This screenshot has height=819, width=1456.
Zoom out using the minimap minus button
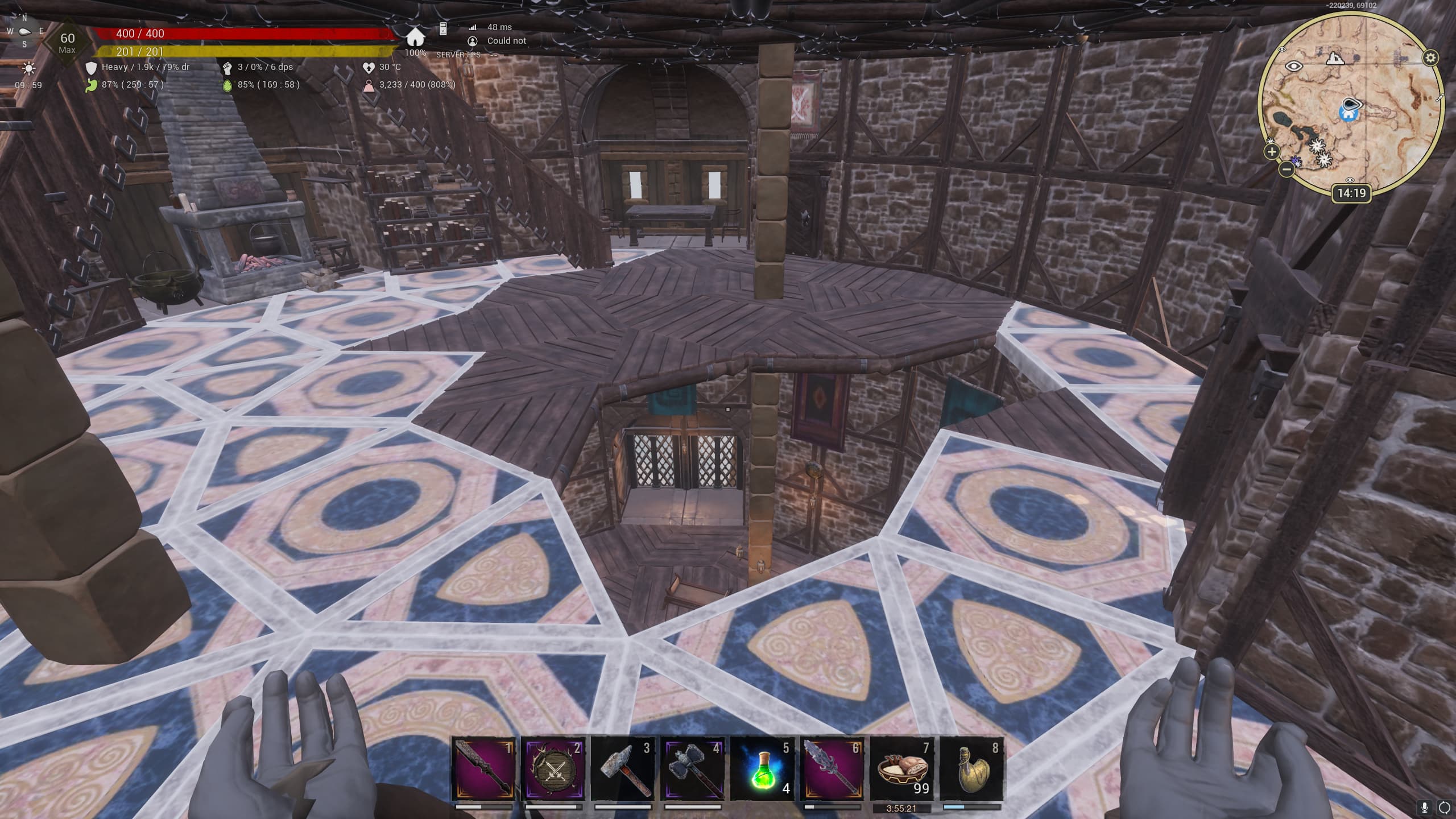click(1287, 169)
